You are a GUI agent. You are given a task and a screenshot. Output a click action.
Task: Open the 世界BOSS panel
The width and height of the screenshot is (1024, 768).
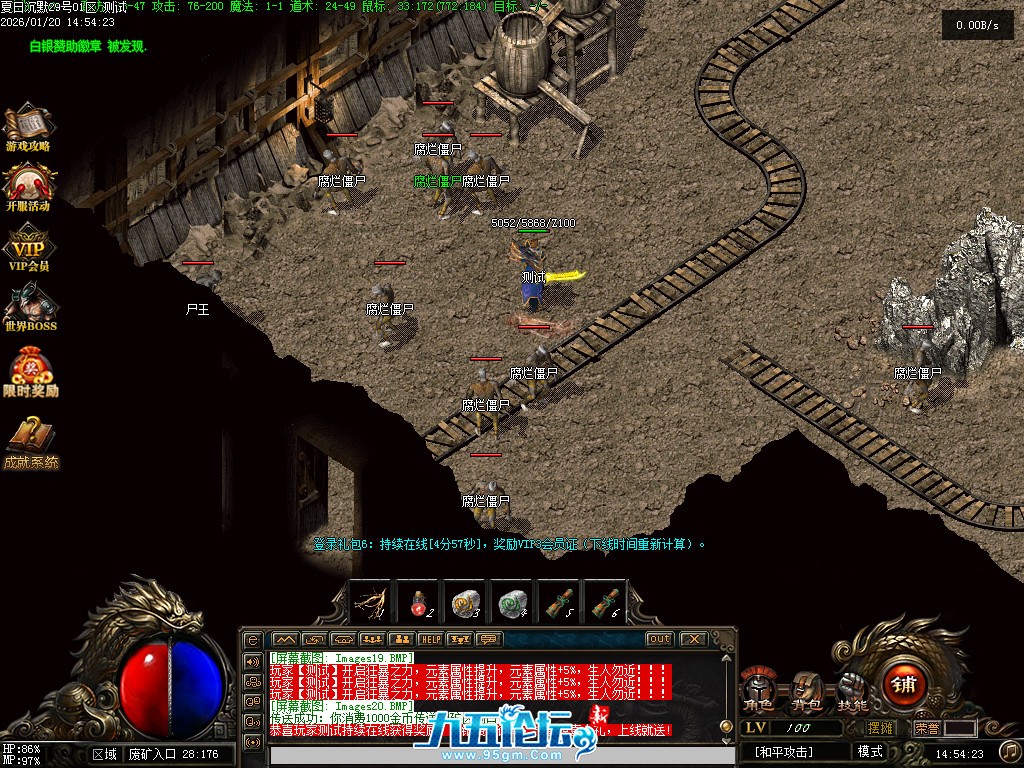pyautogui.click(x=30, y=306)
